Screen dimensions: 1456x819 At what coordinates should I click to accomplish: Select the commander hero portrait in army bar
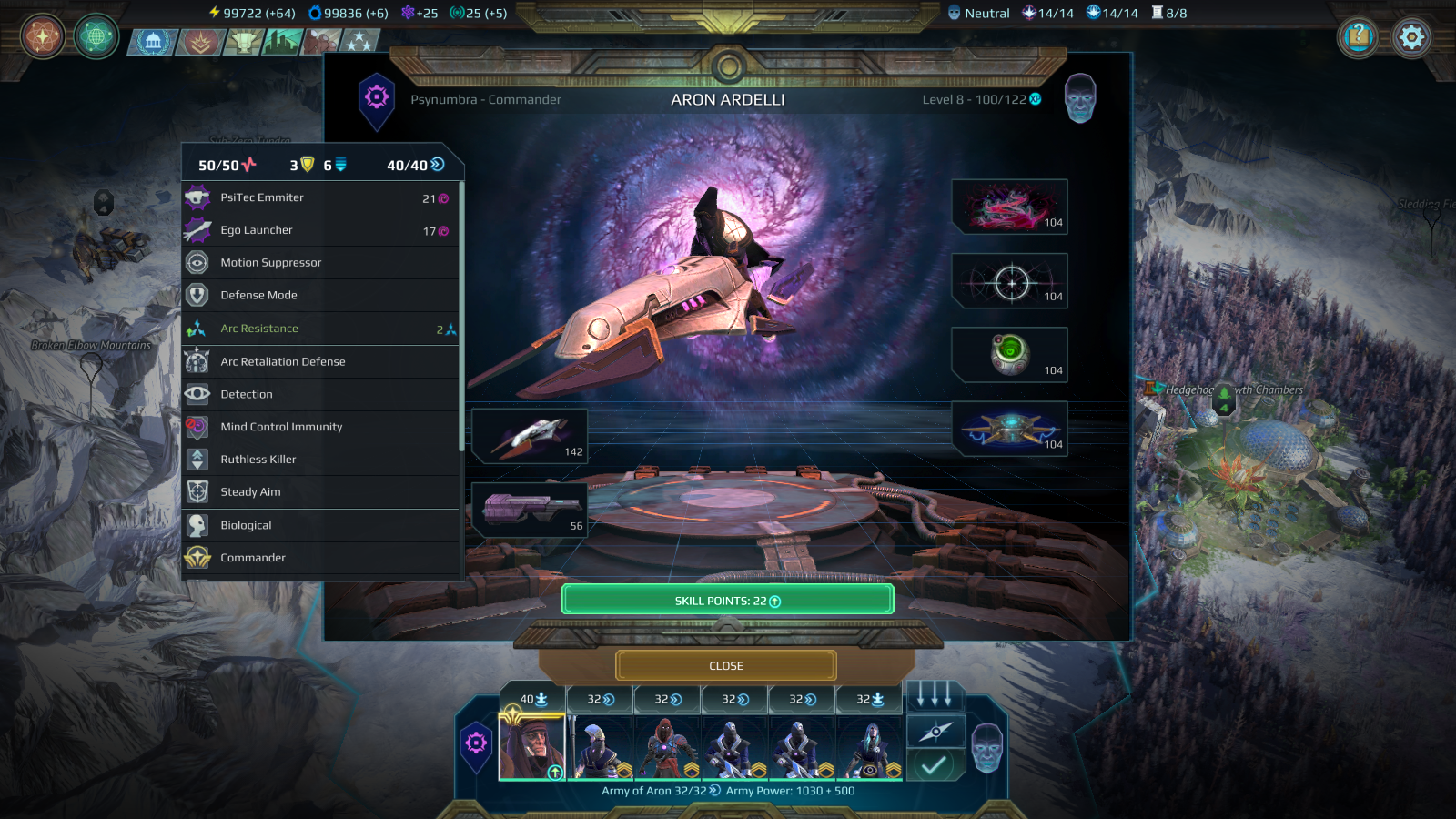pos(532,746)
